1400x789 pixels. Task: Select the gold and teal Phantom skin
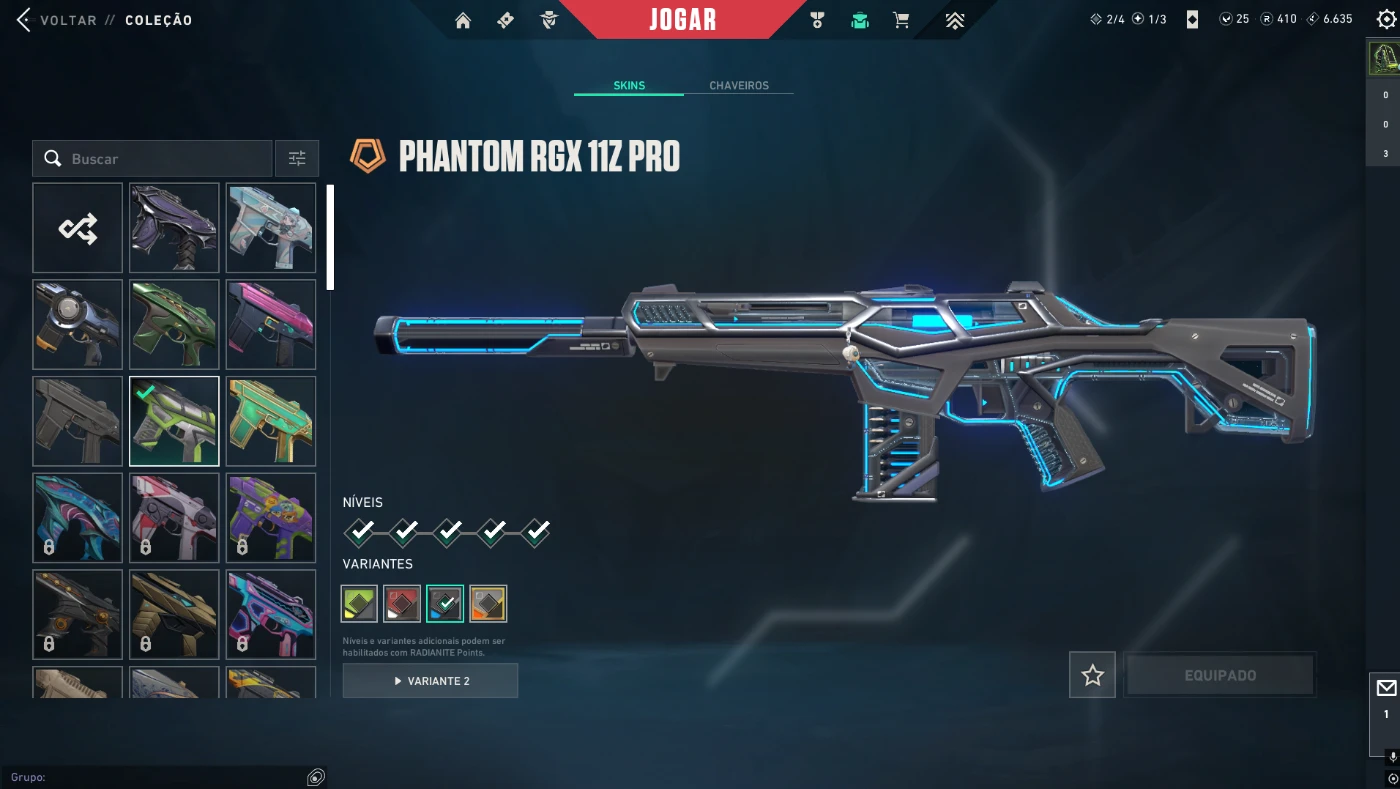271,421
